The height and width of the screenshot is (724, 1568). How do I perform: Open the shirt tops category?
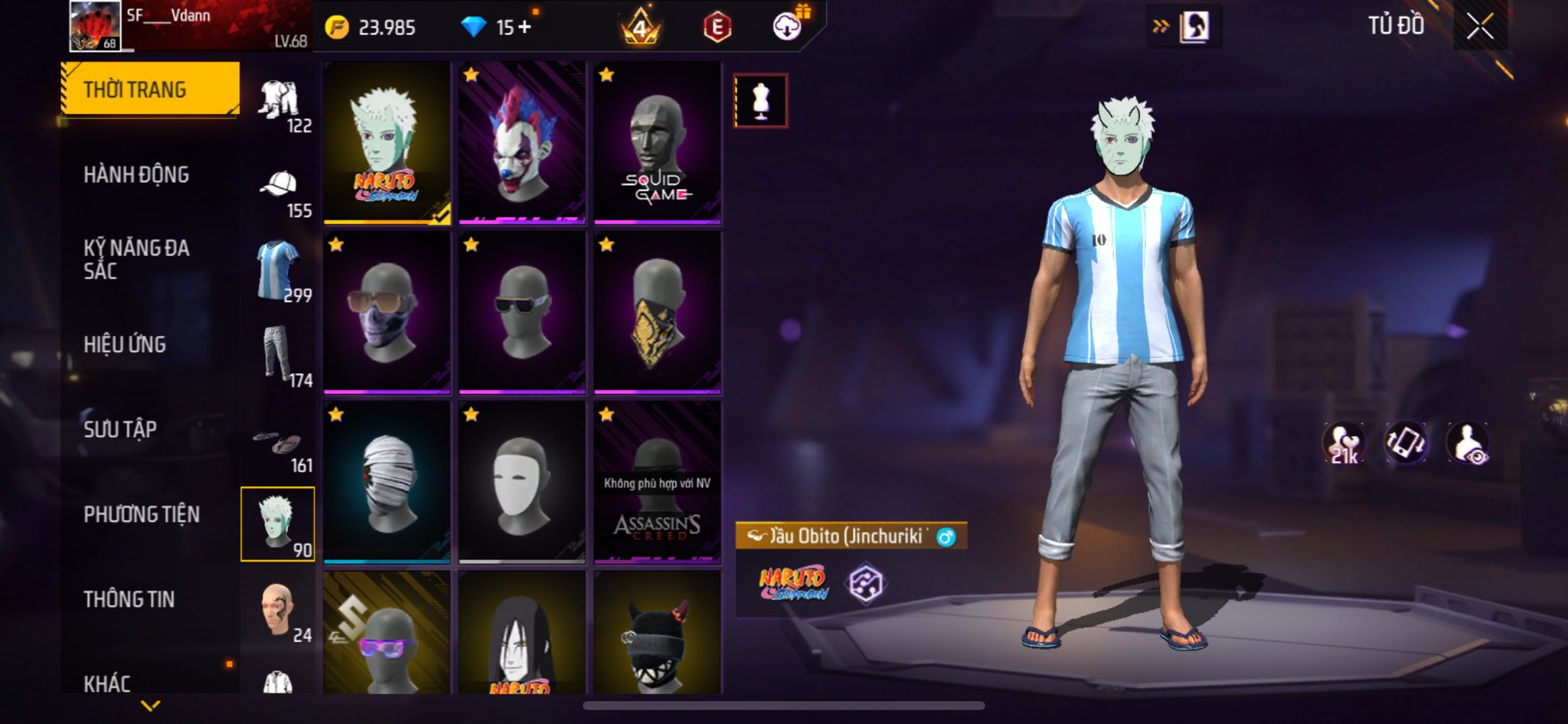click(279, 271)
